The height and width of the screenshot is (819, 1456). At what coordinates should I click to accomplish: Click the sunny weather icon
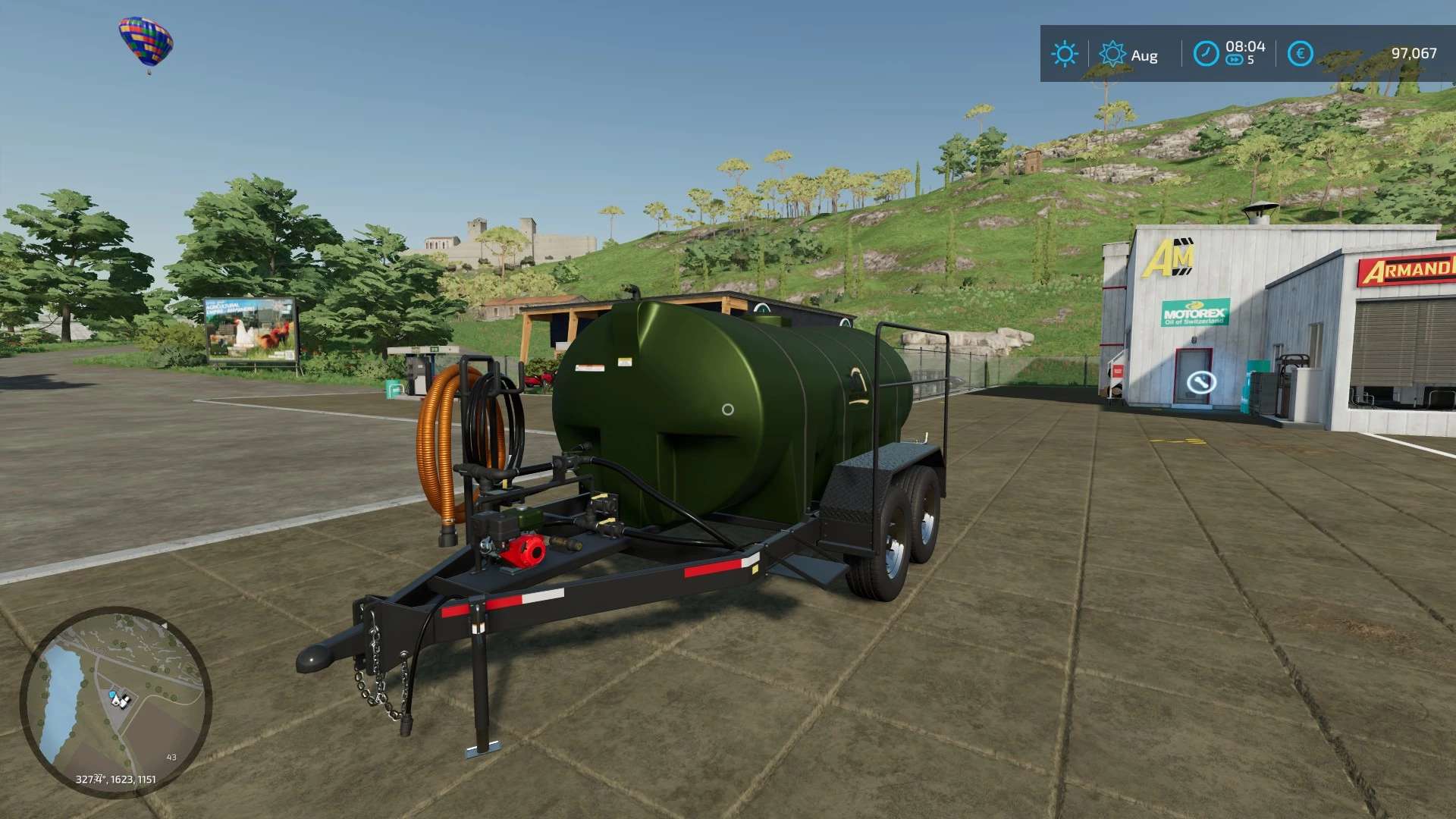1064,54
